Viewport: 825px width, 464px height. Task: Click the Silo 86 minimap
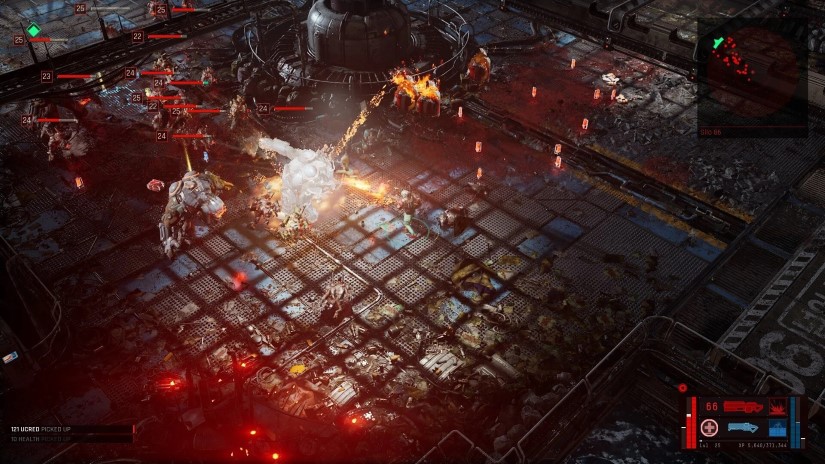click(752, 73)
